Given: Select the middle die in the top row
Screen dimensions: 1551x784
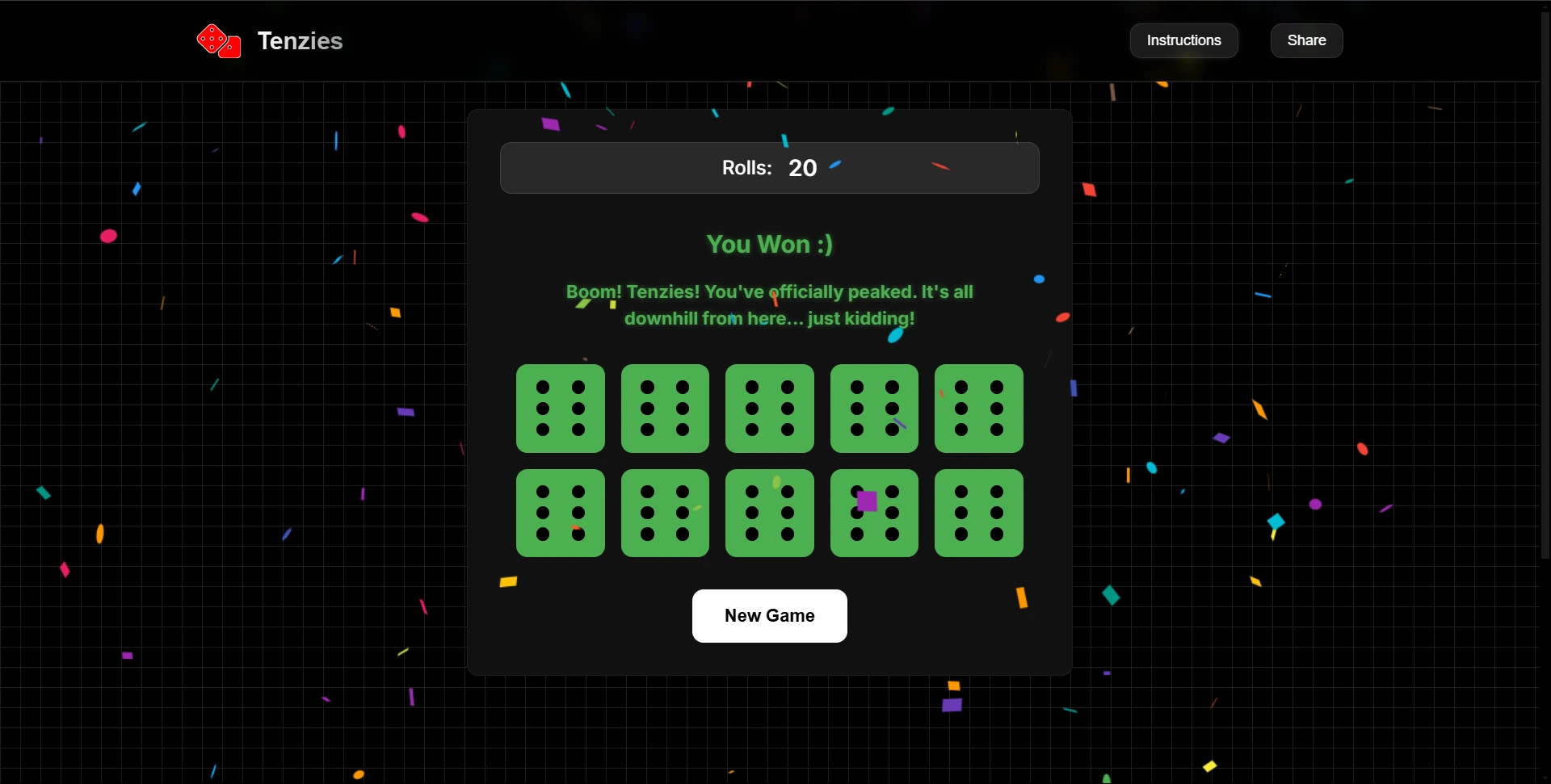Looking at the screenshot, I should pos(768,409).
